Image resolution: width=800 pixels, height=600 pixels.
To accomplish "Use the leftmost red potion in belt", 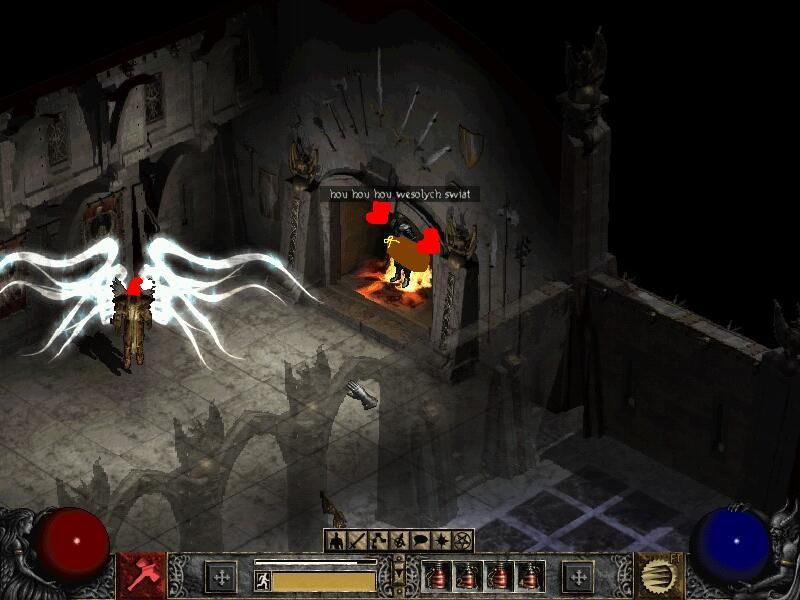I will (437, 577).
